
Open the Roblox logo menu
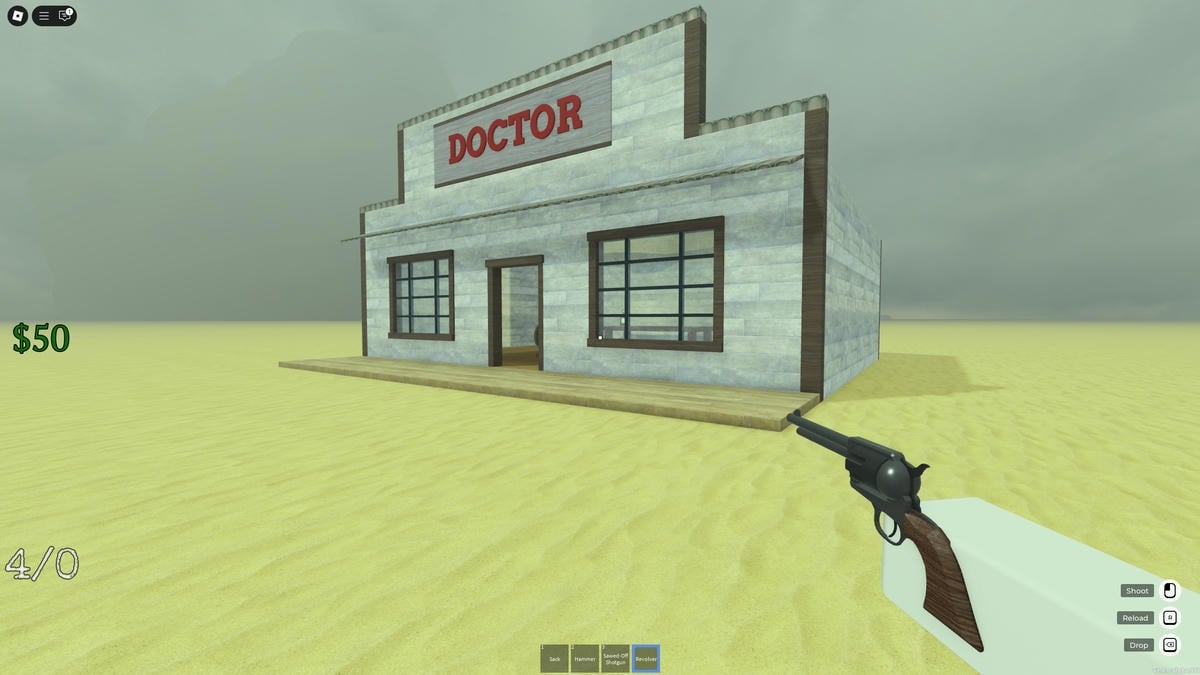[x=17, y=16]
